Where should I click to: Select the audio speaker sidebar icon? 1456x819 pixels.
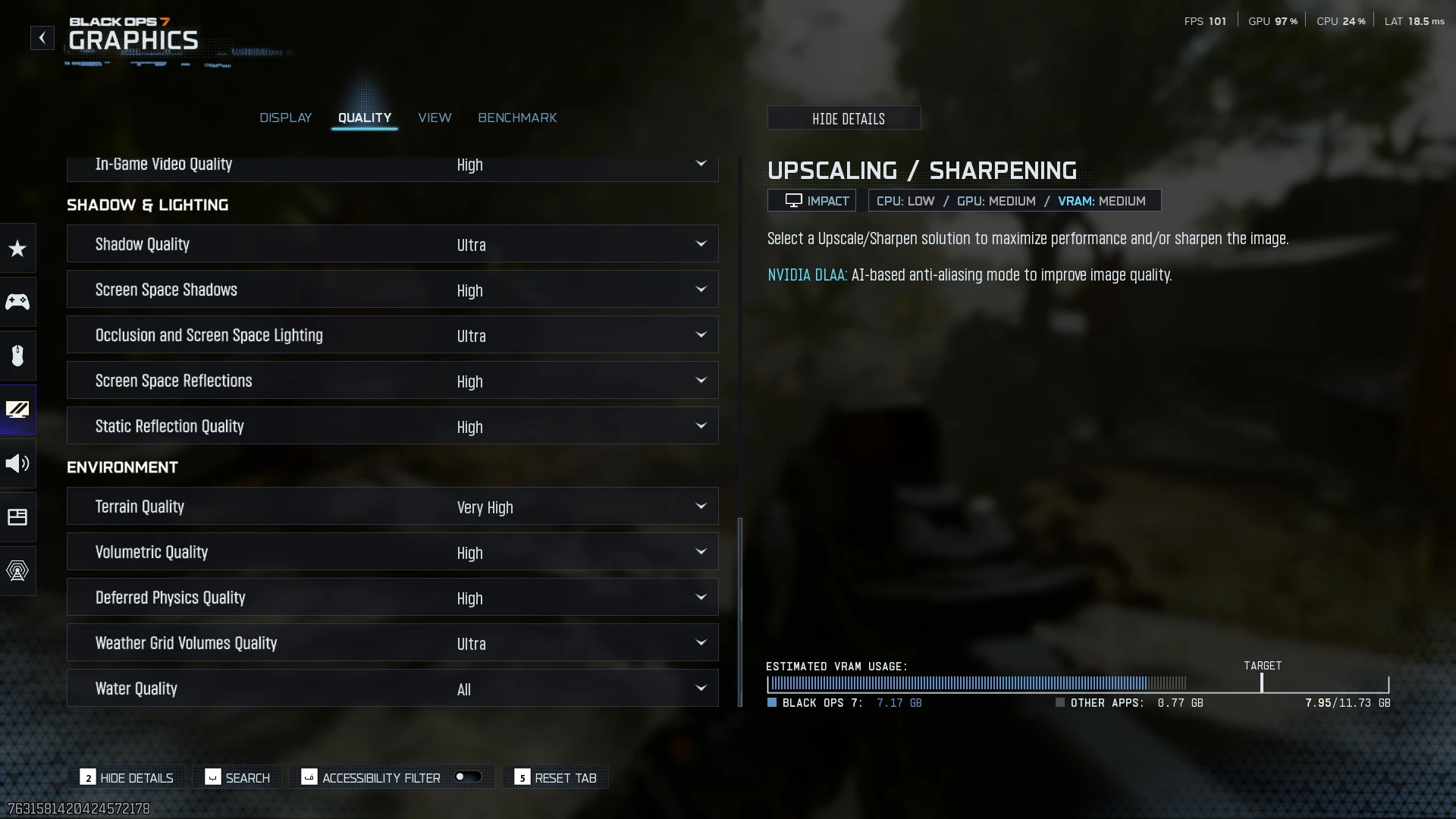tap(17, 463)
